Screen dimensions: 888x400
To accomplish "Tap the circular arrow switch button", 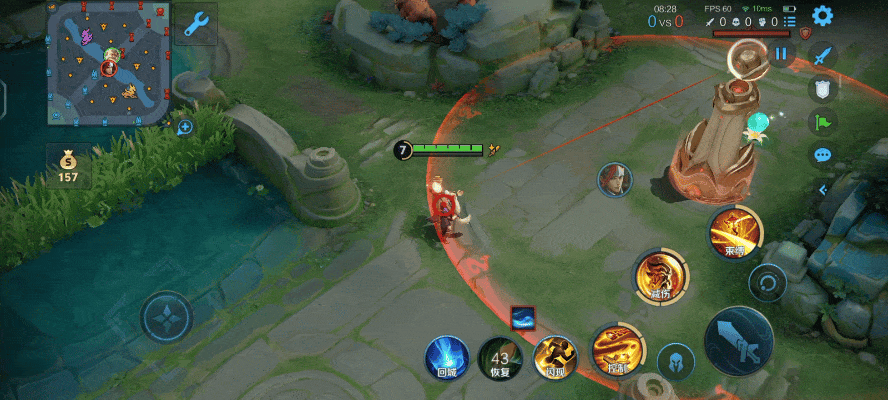I will [768, 283].
